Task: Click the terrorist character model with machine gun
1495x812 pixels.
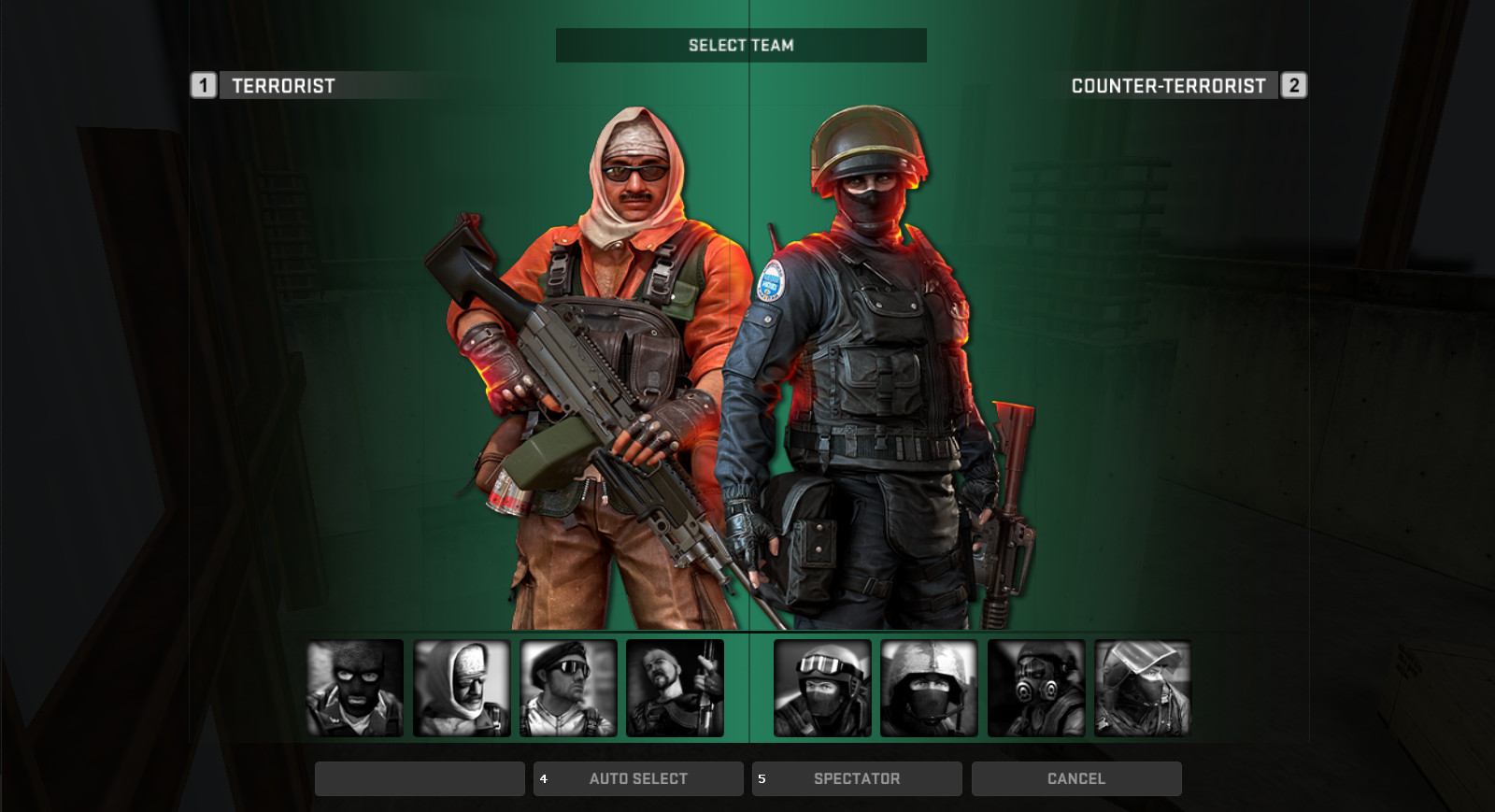Action: 607,374
